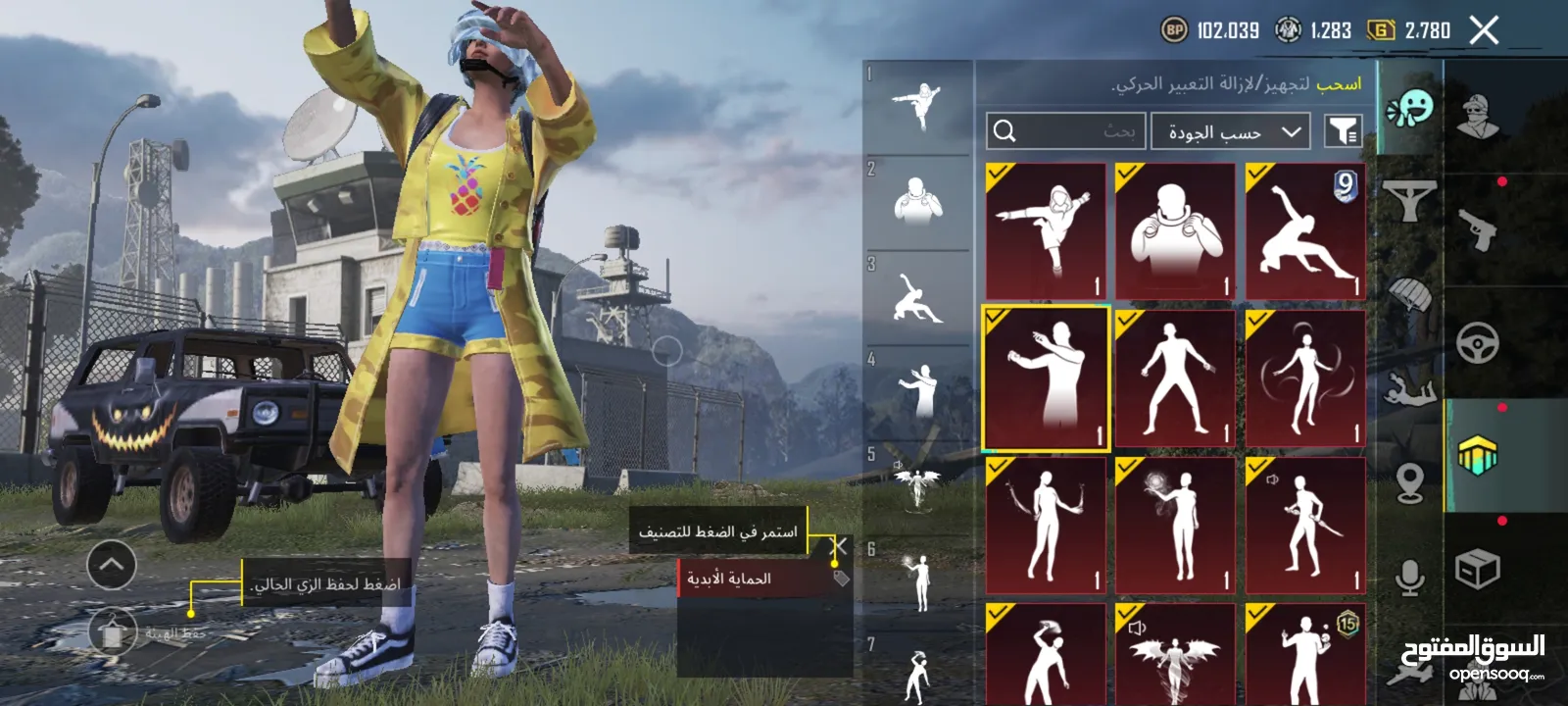Viewport: 1568px width, 706px height.
Task: Choose the hooded kicking dance emote tile
Action: tap(1046, 231)
